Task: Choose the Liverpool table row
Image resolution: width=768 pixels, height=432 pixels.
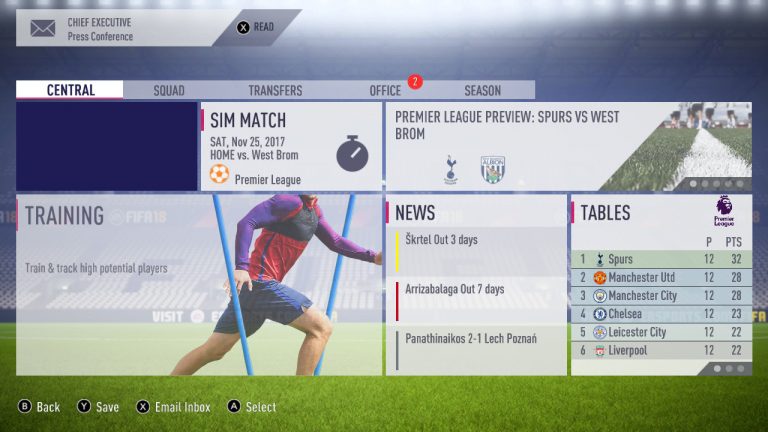Action: click(x=661, y=351)
